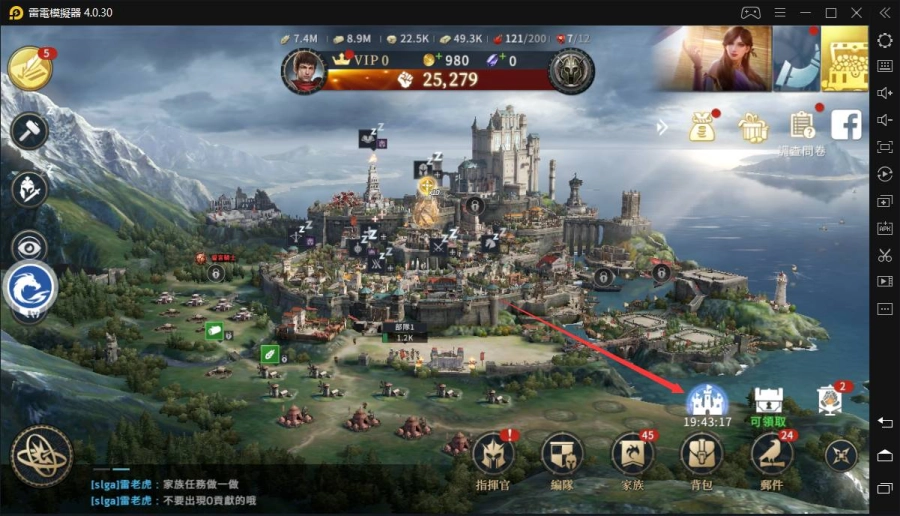900x516 pixels.
Task: Open the gift box rewards icon
Action: (x=752, y=127)
